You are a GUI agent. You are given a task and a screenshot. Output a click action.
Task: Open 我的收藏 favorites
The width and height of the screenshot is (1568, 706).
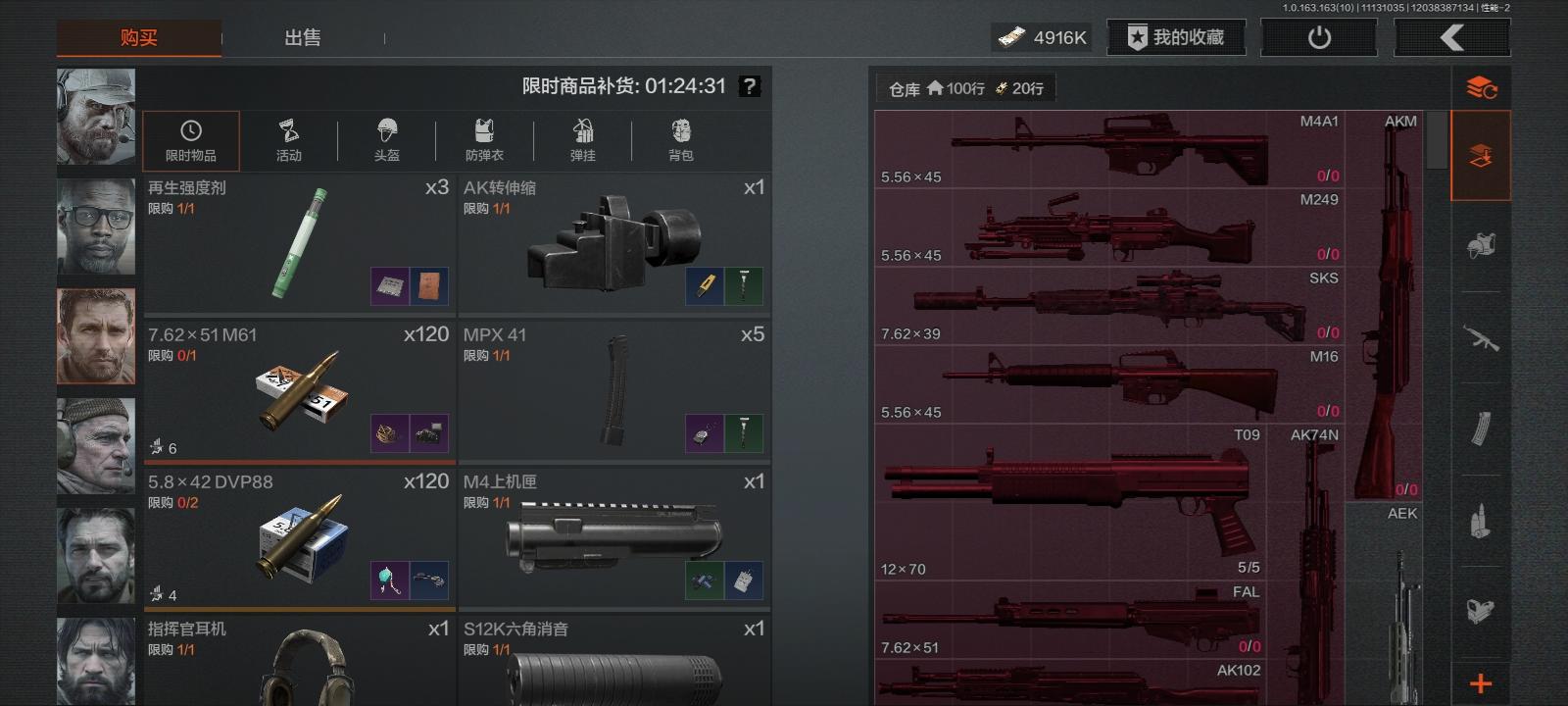click(1175, 37)
